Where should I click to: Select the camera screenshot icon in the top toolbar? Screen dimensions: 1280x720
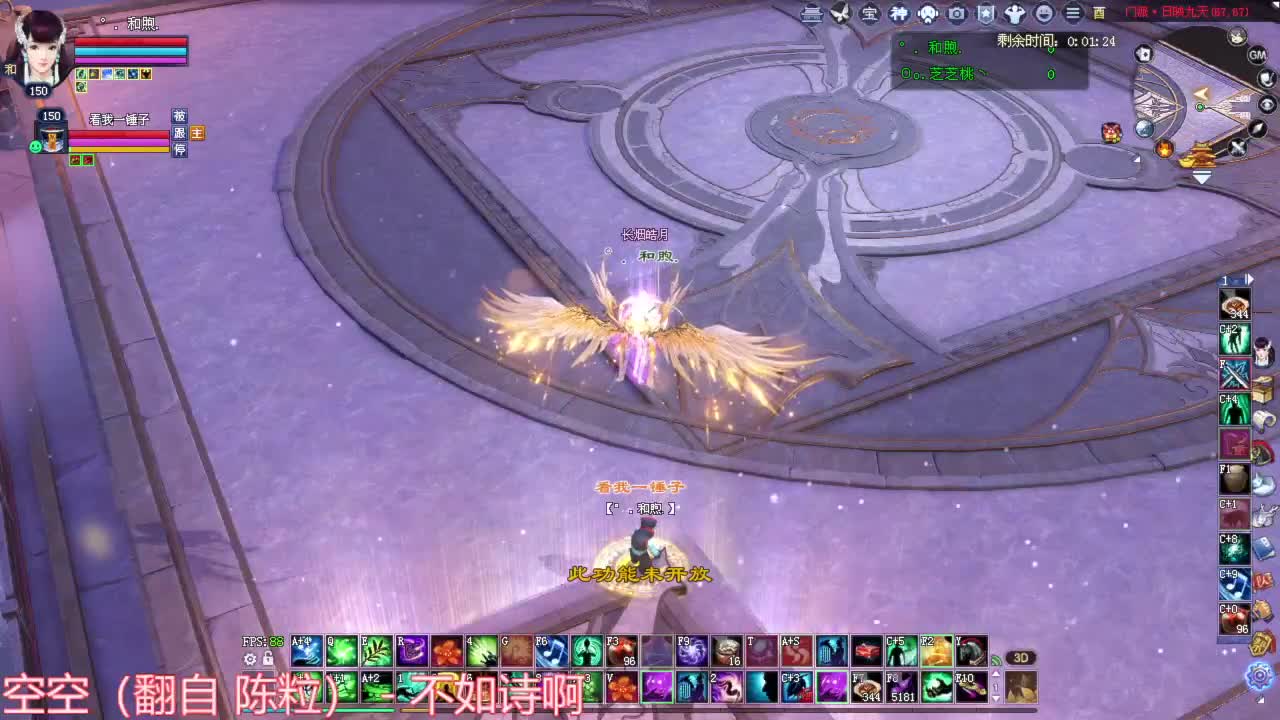[x=957, y=13]
